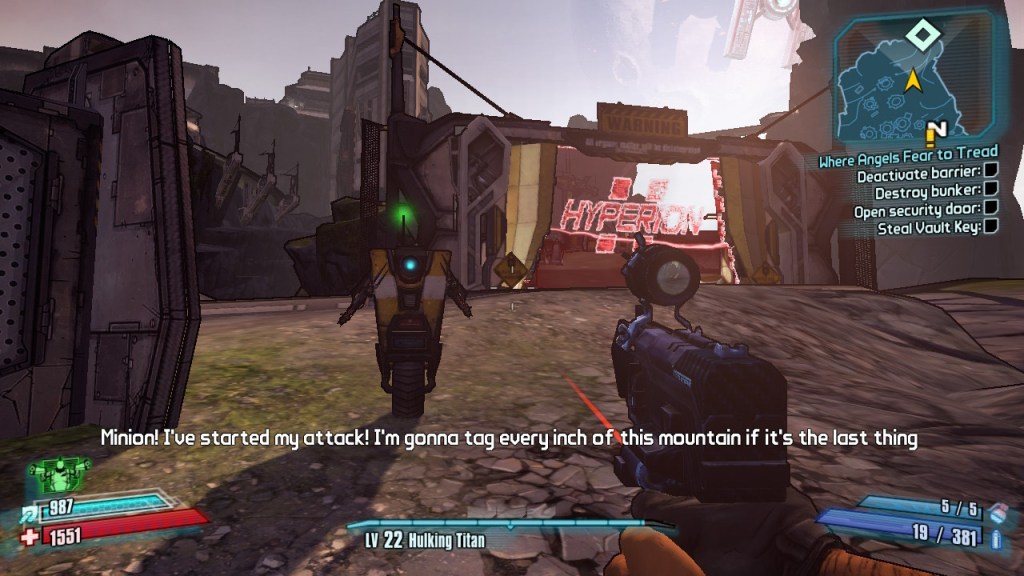Select the diamond objective marker on minimap

[918, 36]
